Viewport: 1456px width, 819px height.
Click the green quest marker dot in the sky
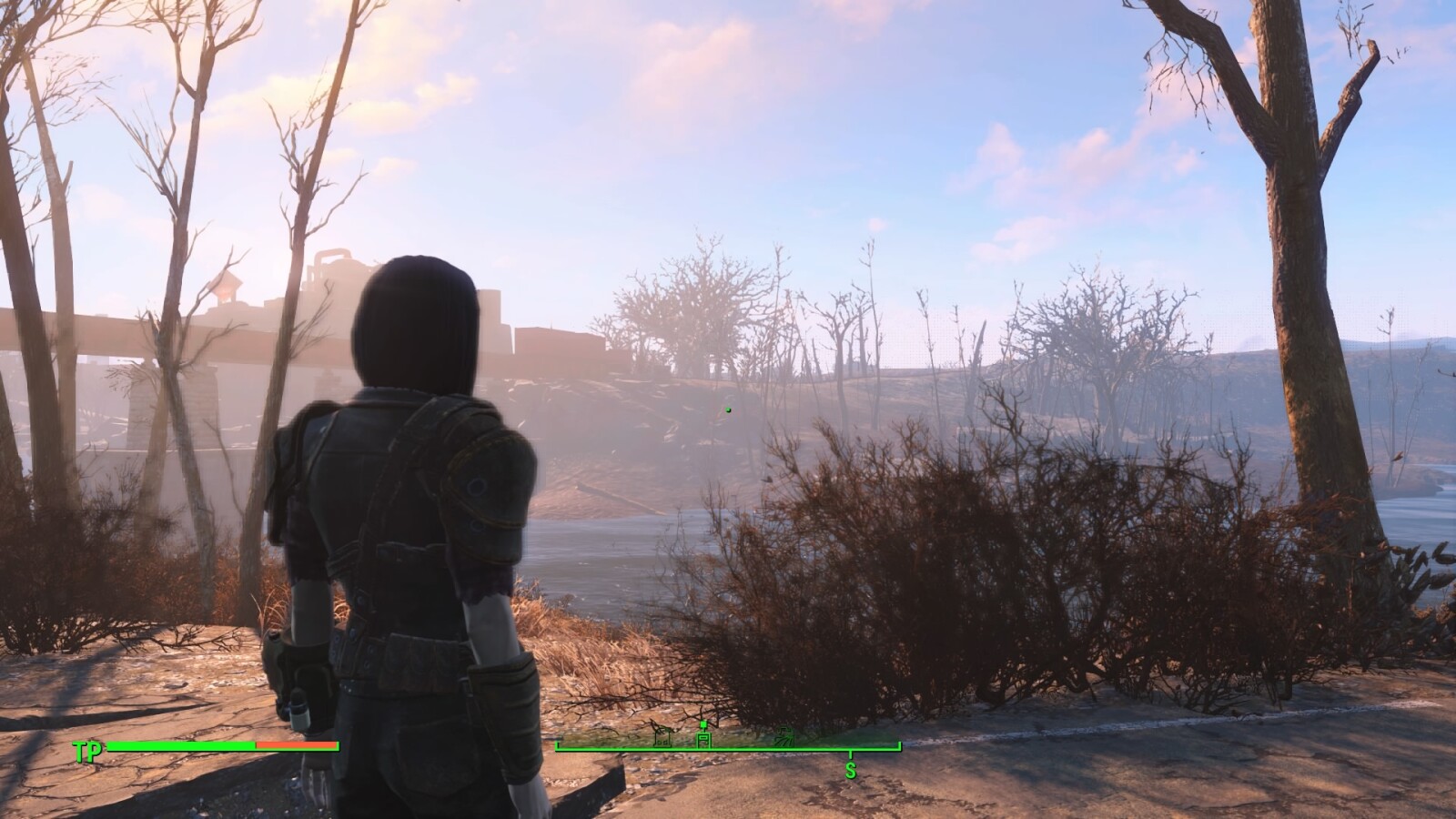[x=727, y=409]
